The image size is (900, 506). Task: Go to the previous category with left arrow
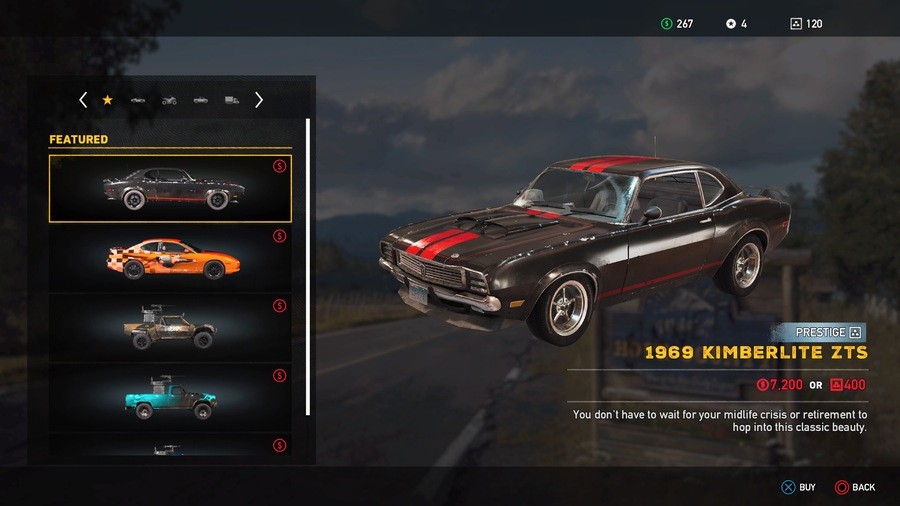pos(83,100)
